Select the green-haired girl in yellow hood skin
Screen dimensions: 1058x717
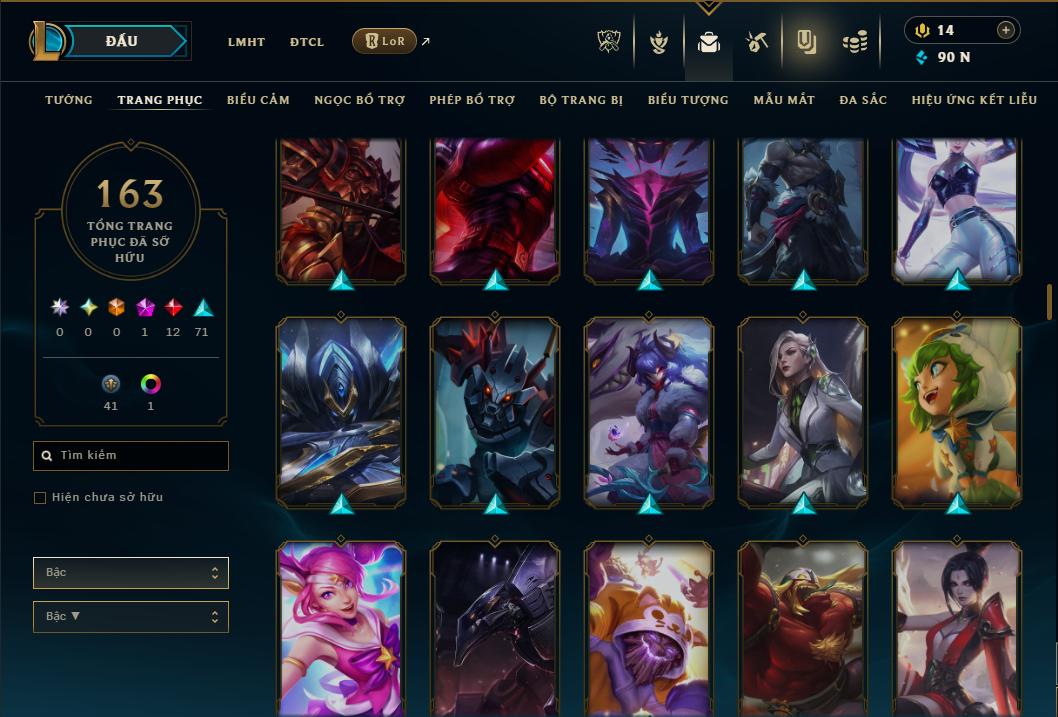pos(957,410)
